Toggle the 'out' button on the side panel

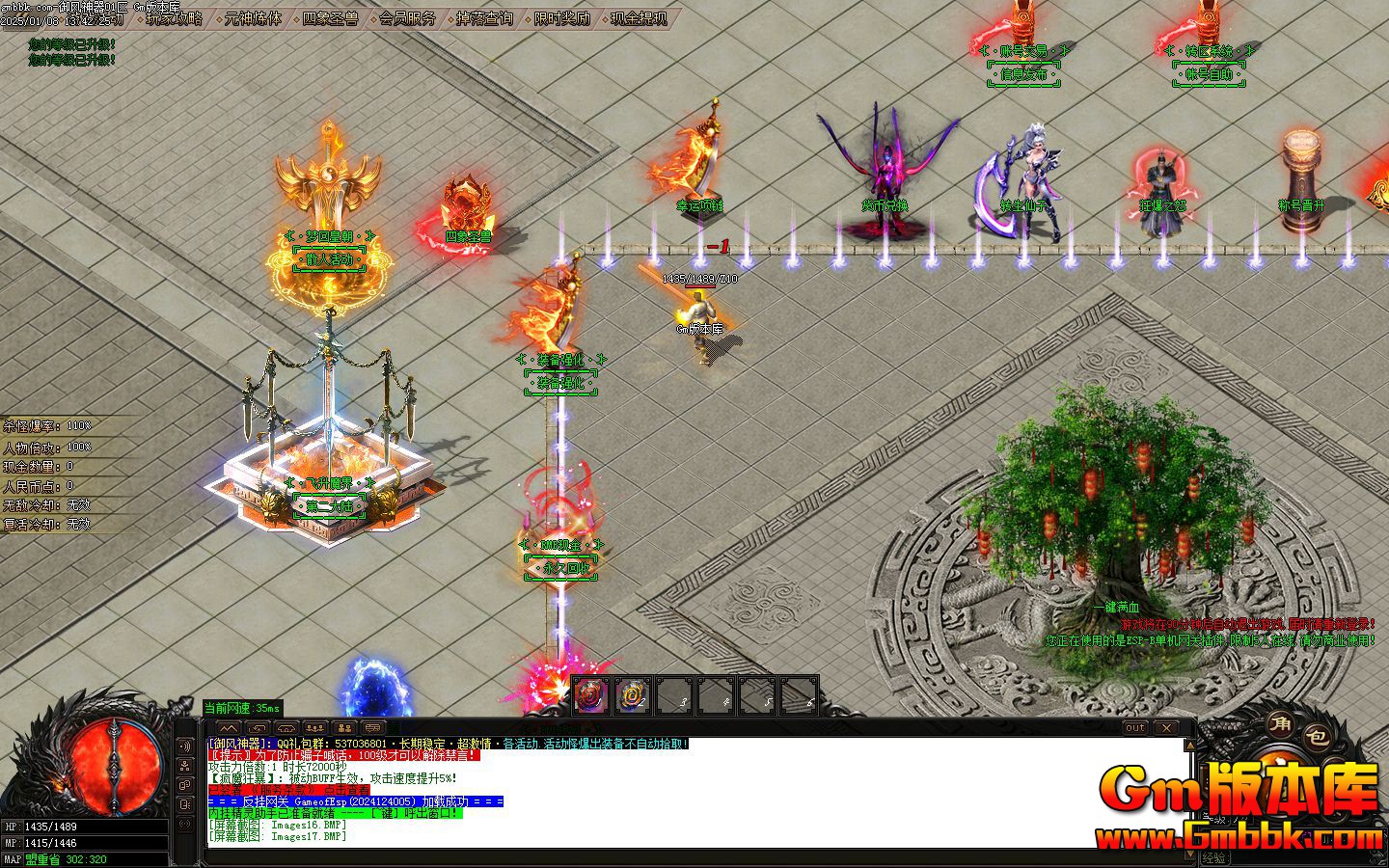point(1135,728)
